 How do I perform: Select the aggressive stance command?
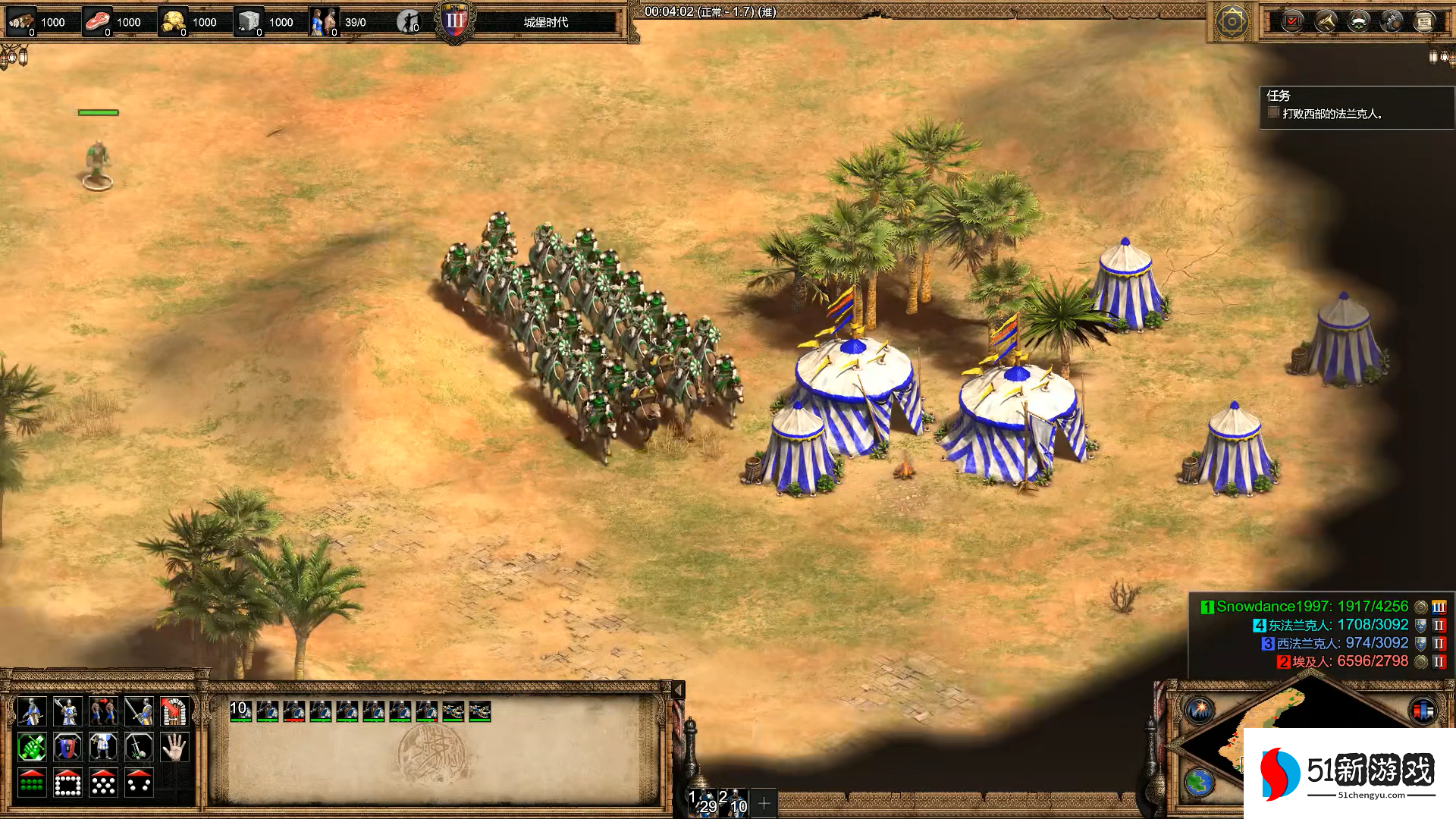point(31,711)
